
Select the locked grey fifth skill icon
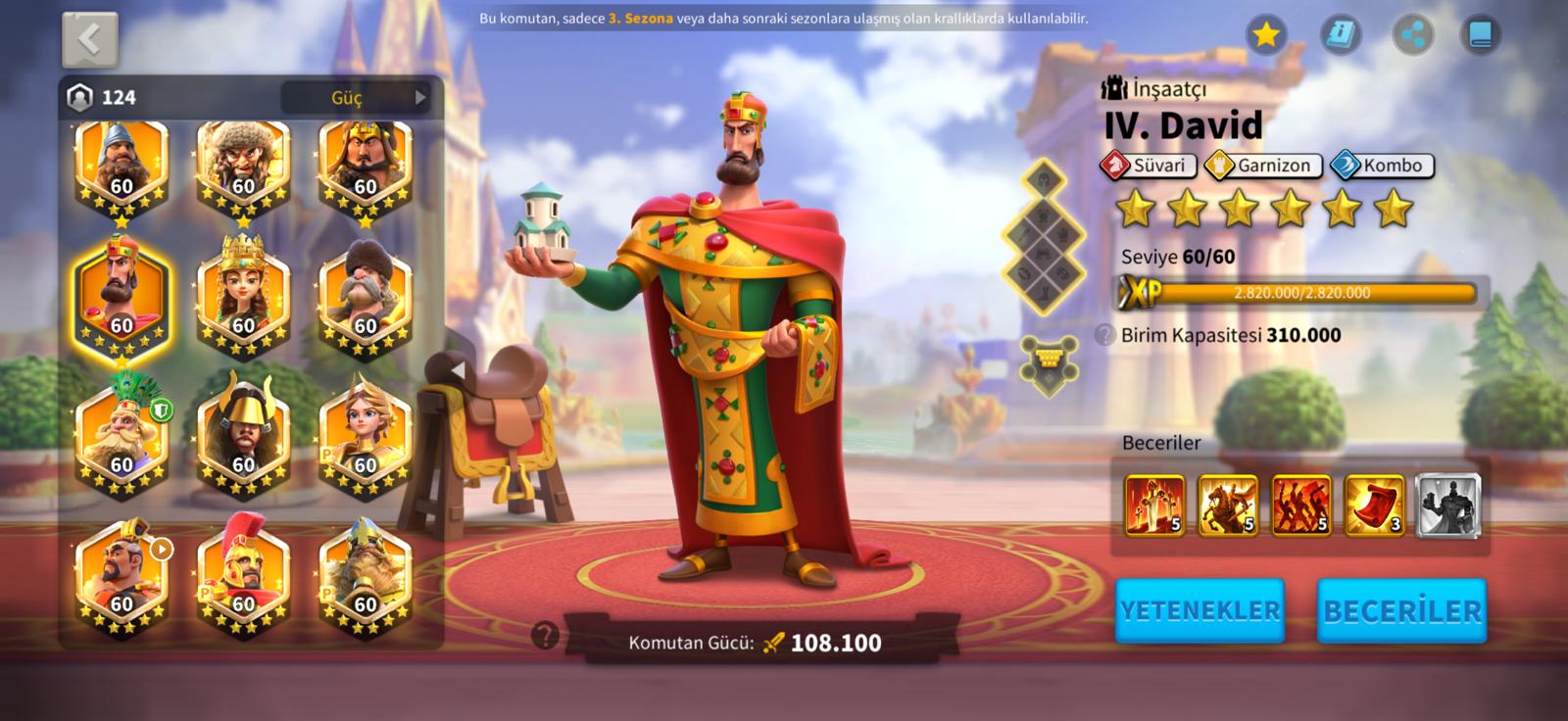[1447, 505]
